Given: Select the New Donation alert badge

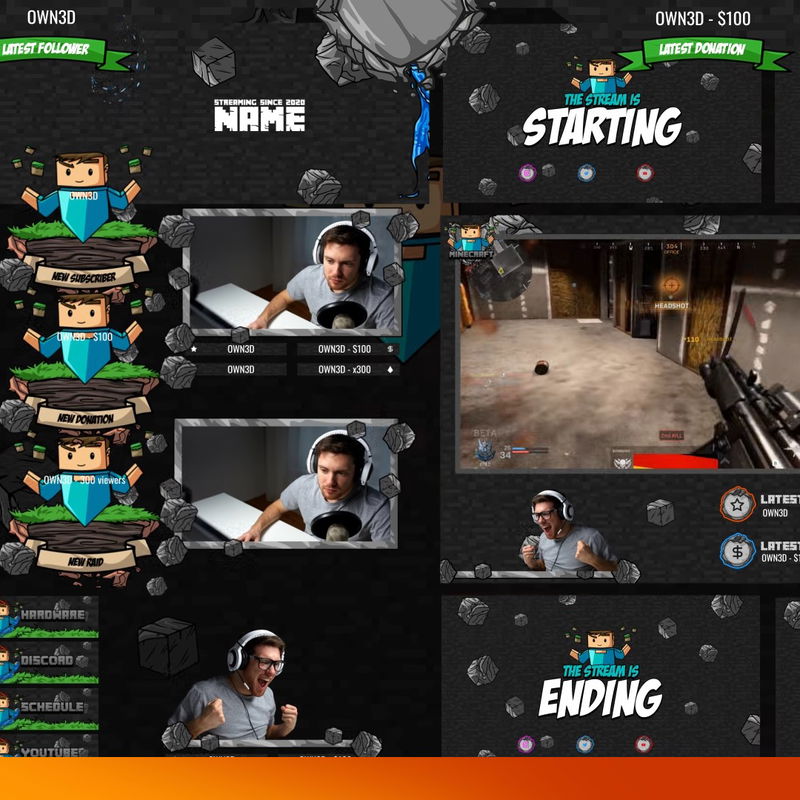Looking at the screenshot, I should (84, 418).
